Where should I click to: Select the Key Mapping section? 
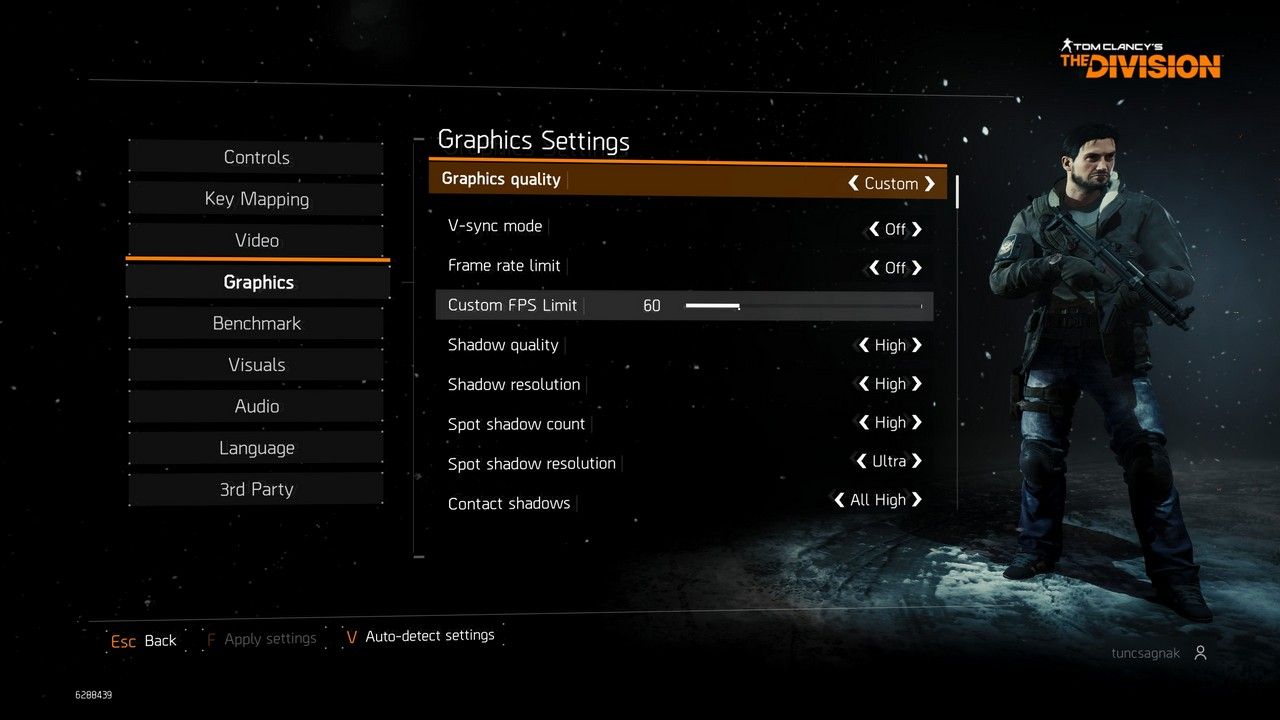(x=256, y=198)
